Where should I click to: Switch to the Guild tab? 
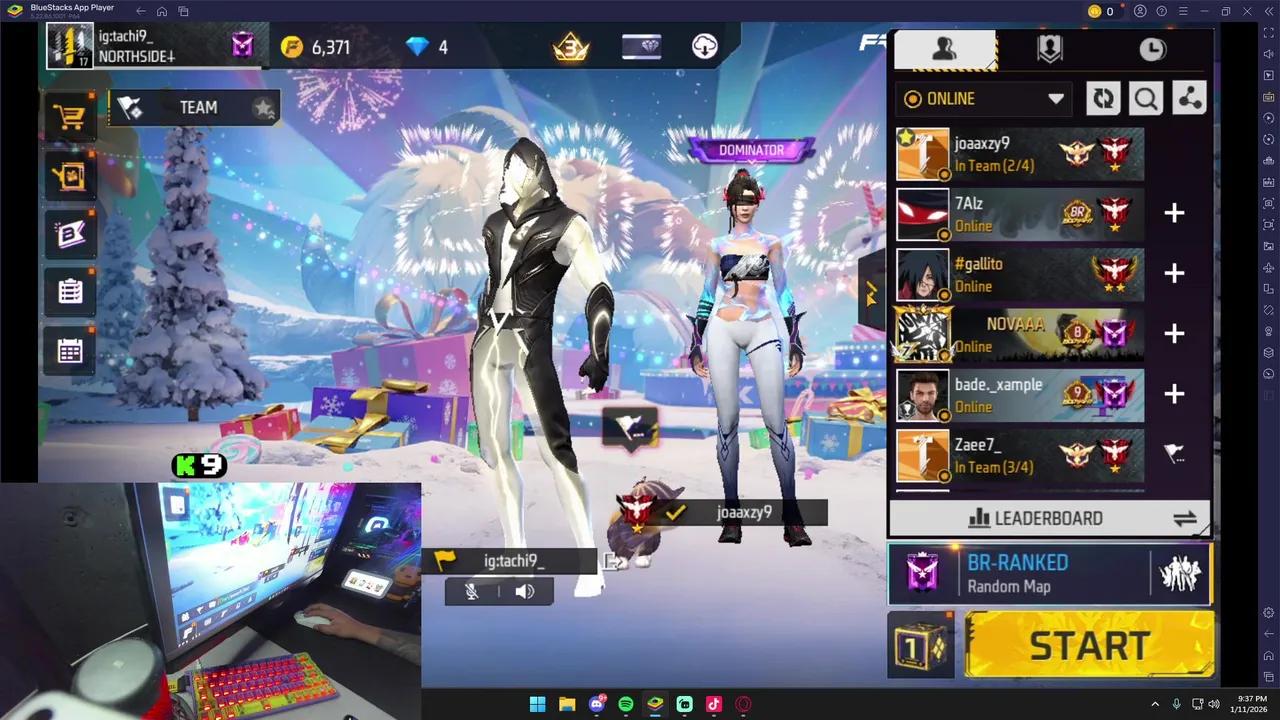coord(1049,48)
